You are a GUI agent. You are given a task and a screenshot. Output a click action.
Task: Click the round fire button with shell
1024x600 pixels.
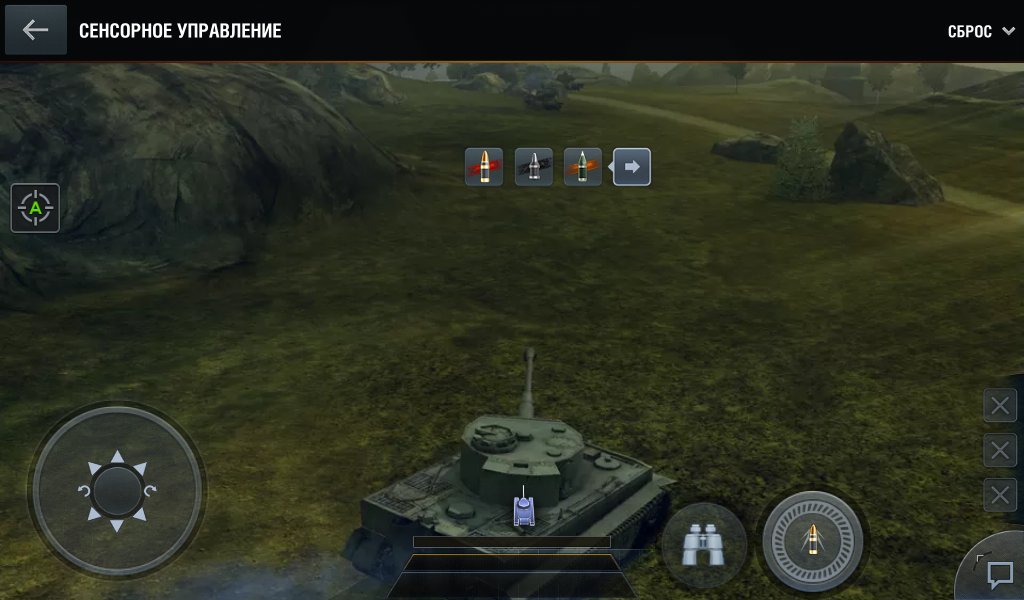tap(812, 541)
